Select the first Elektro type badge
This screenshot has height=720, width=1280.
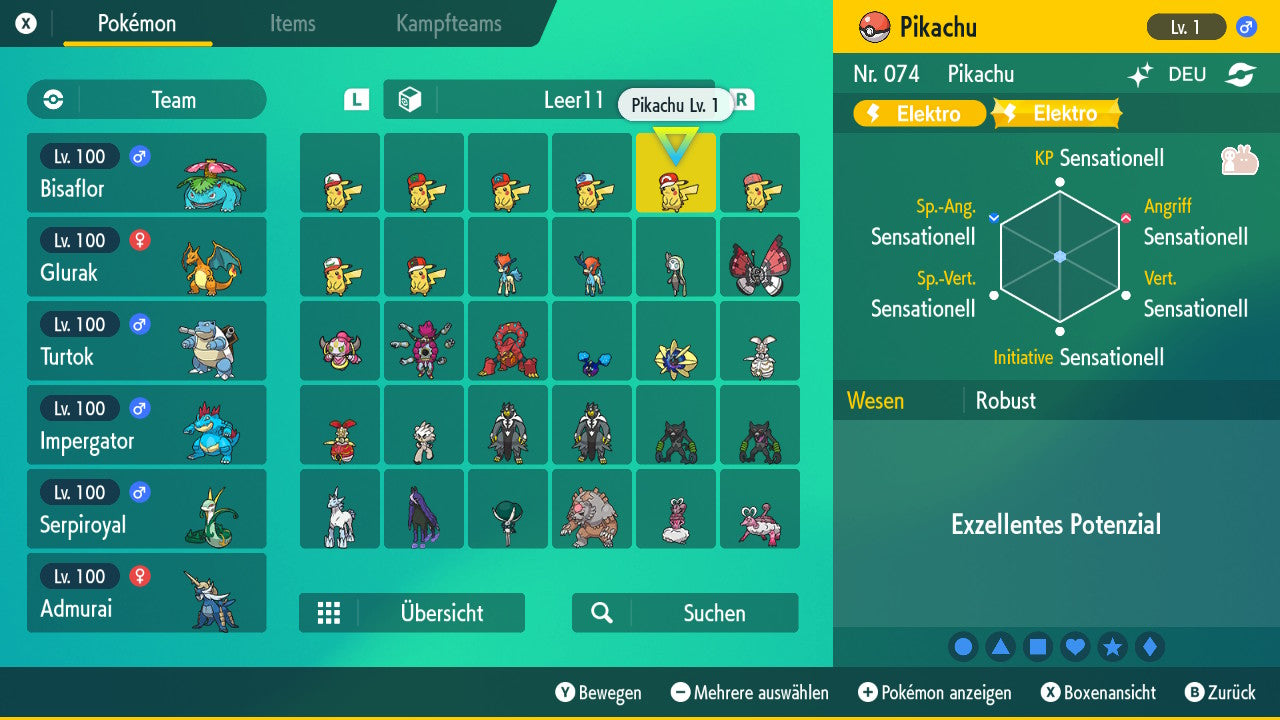coord(918,113)
